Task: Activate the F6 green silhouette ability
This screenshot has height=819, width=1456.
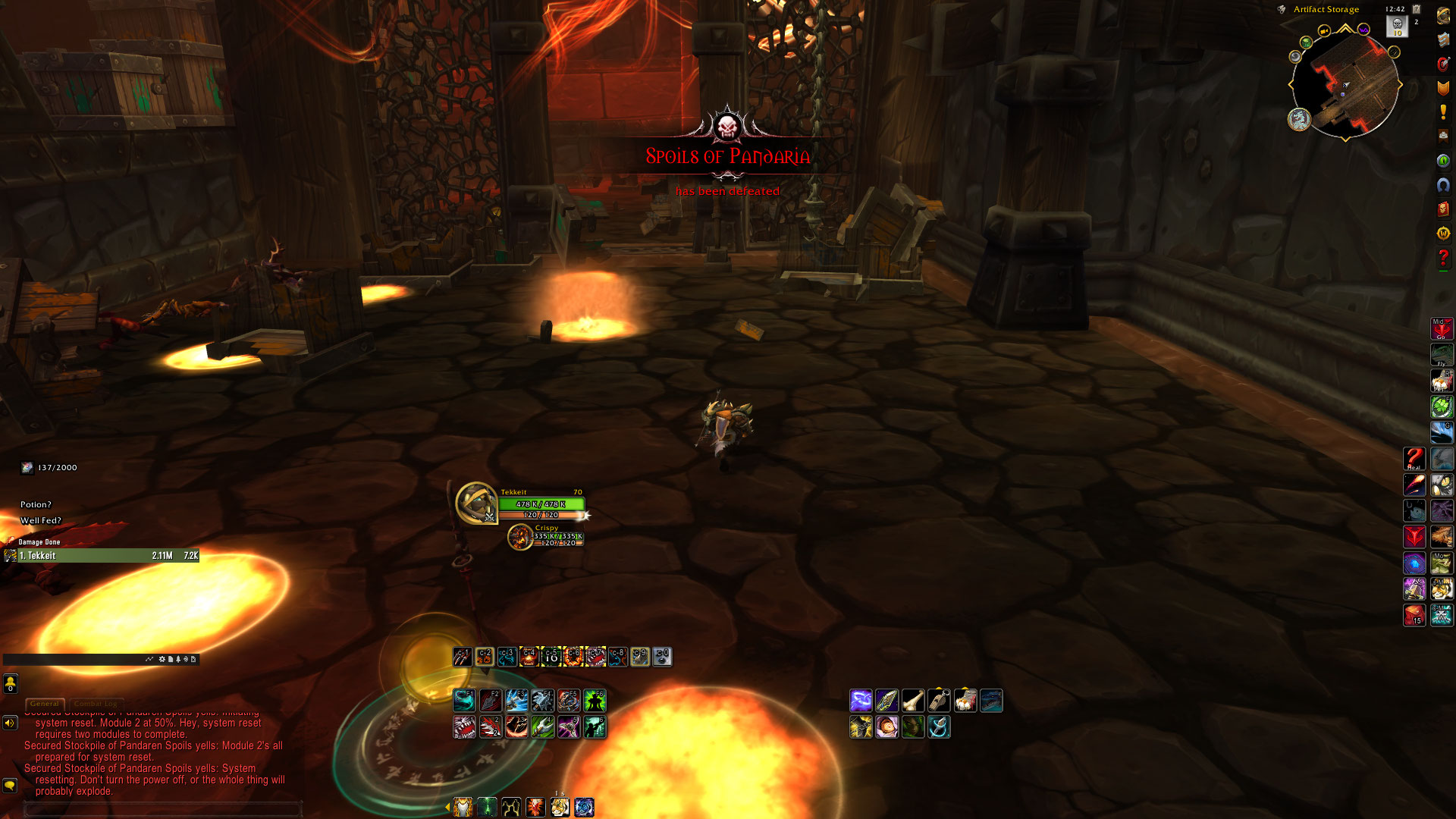Action: pyautogui.click(x=595, y=701)
